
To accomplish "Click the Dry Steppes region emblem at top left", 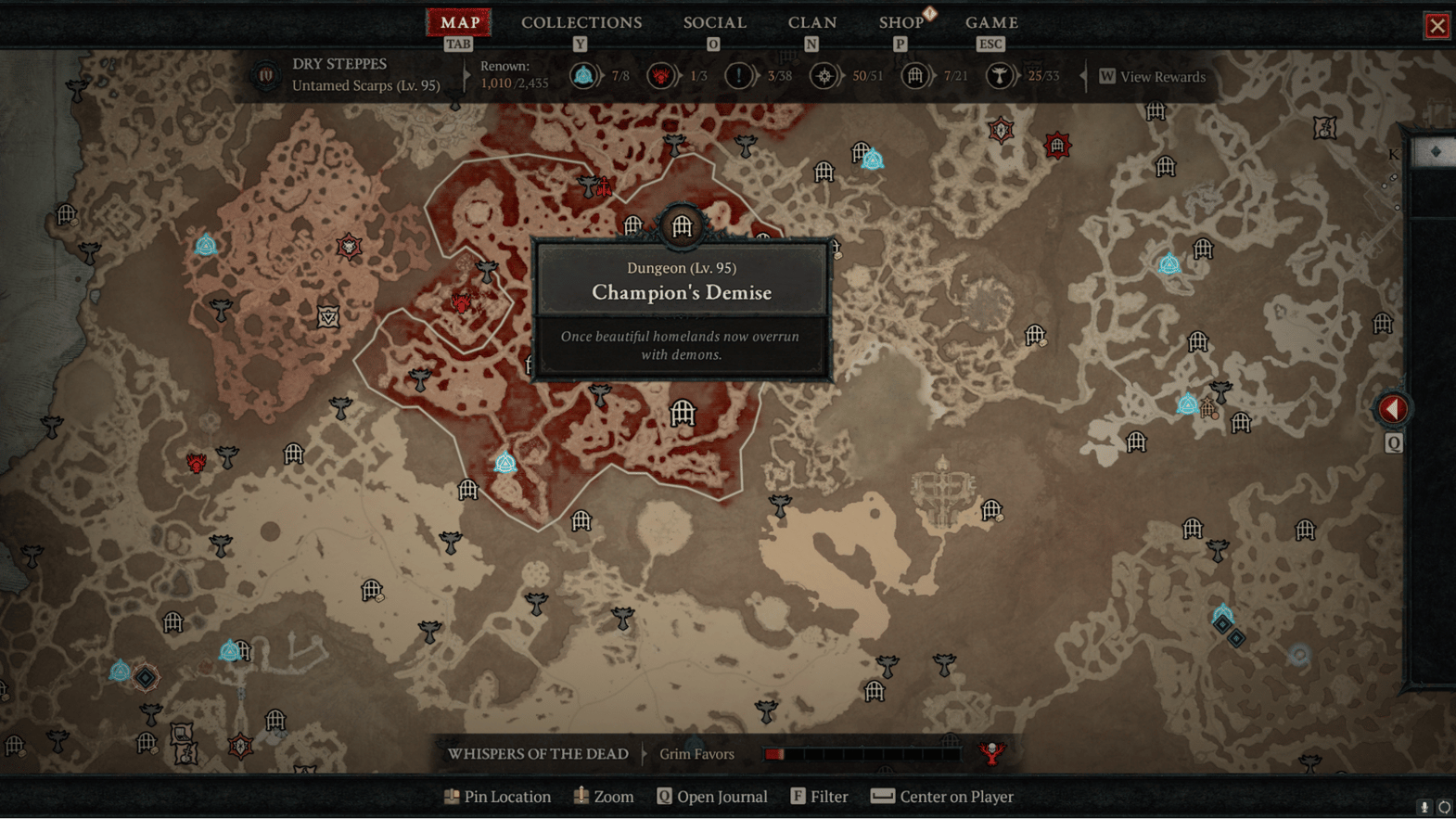I will point(265,76).
